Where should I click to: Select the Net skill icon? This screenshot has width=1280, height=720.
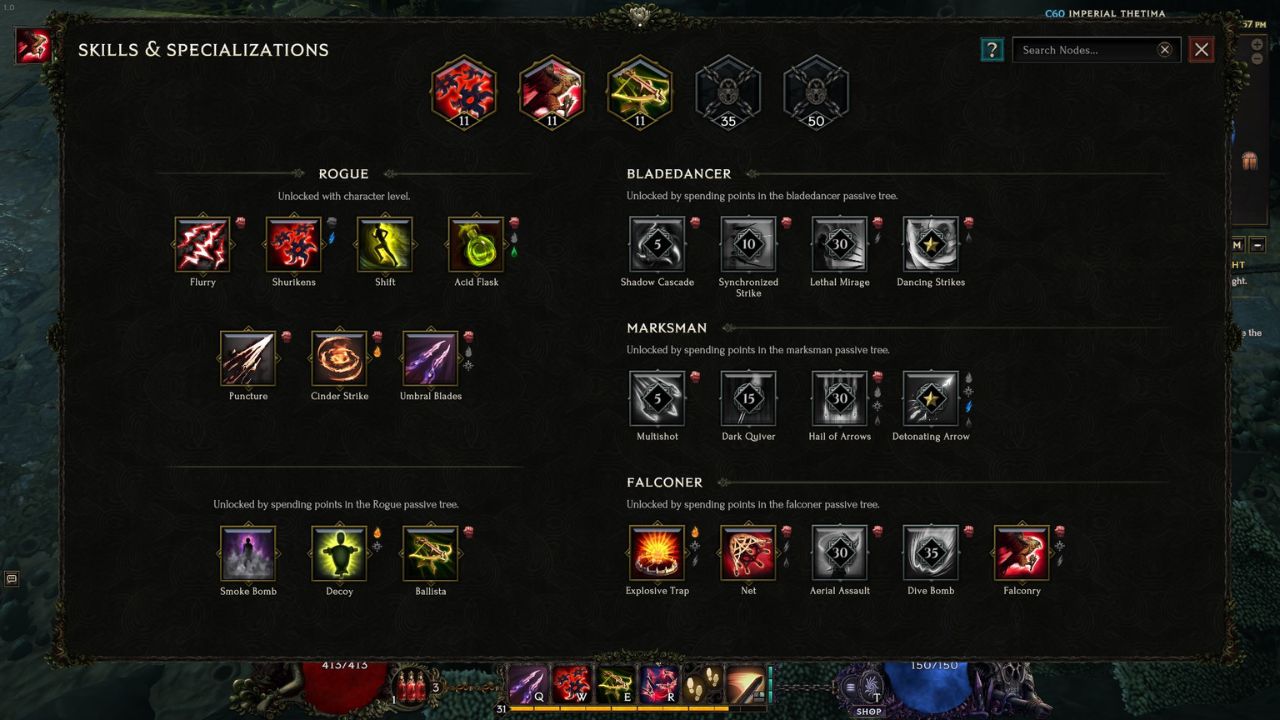[x=748, y=552]
